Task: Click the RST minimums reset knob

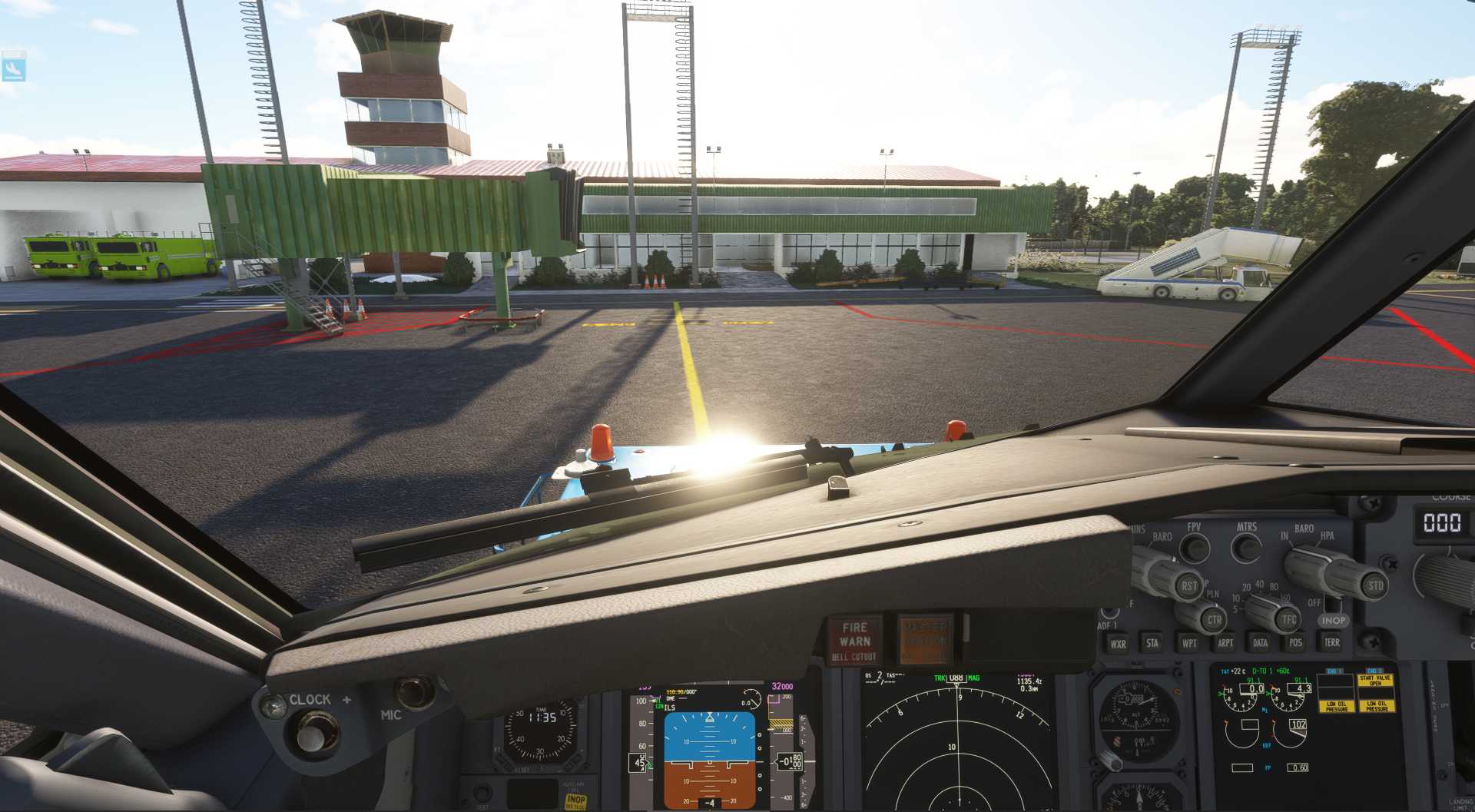Action: [1188, 586]
